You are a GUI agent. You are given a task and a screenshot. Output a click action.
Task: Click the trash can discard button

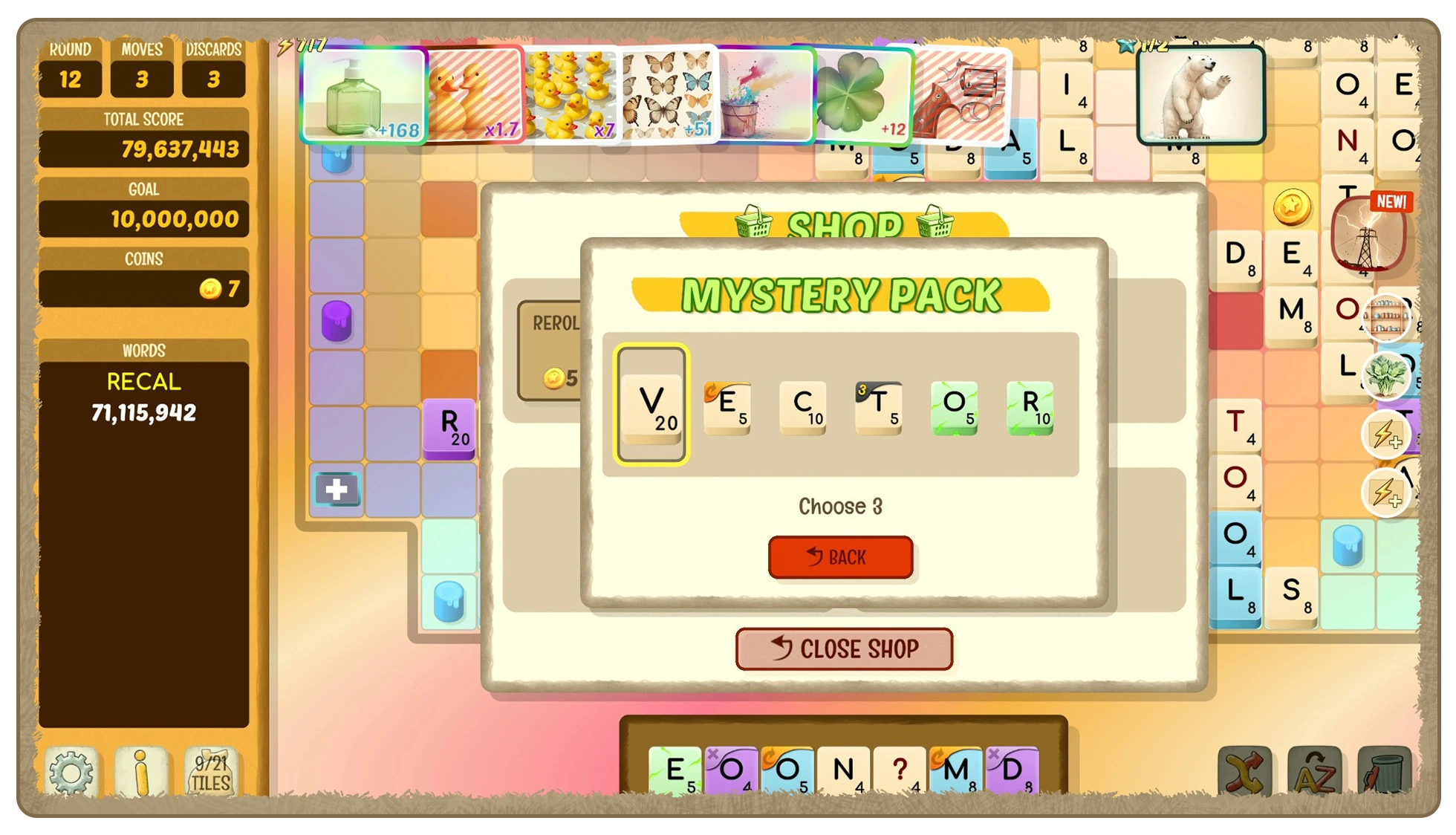[x=1383, y=773]
